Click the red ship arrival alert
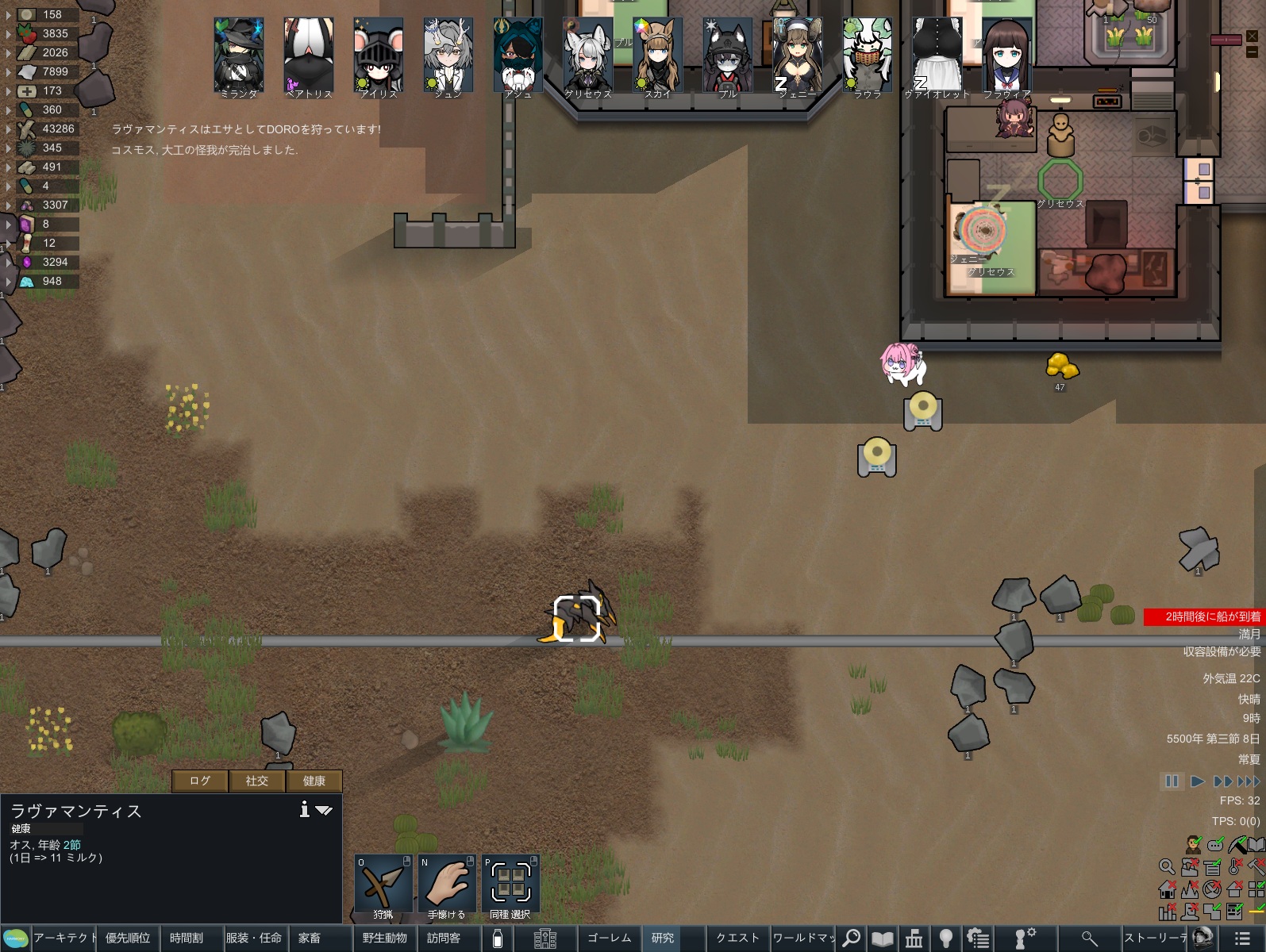This screenshot has width=1266, height=952. (x=1203, y=616)
